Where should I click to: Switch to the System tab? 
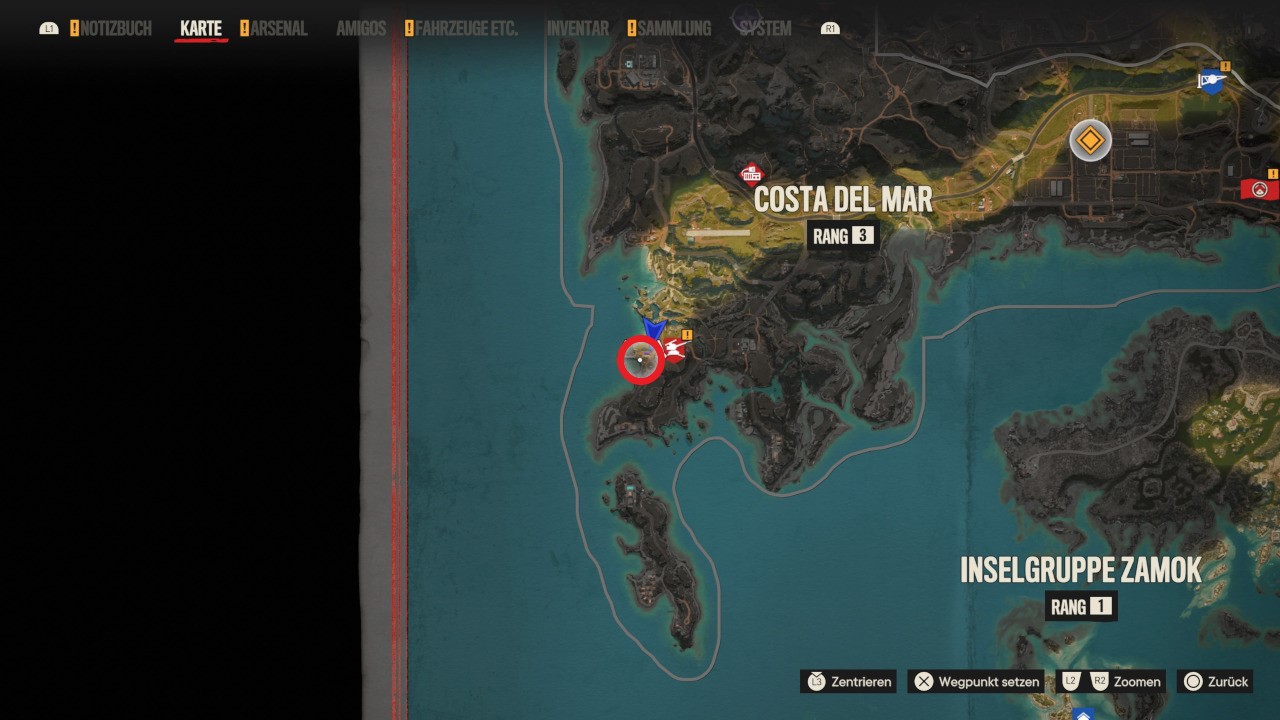[765, 29]
